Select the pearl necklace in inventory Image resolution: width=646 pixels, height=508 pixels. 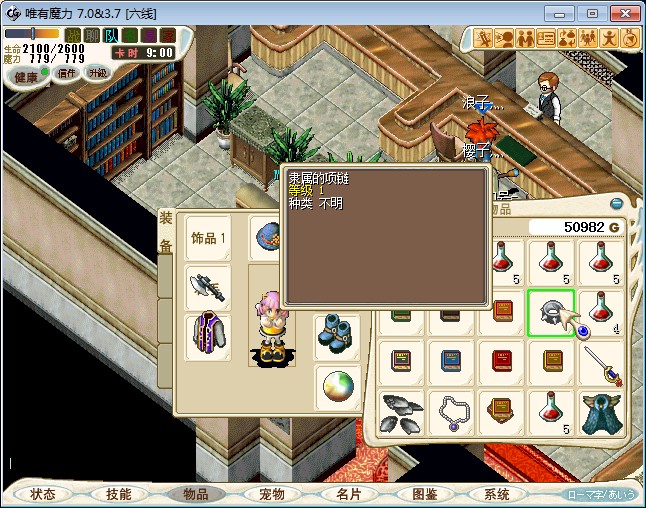tap(451, 412)
